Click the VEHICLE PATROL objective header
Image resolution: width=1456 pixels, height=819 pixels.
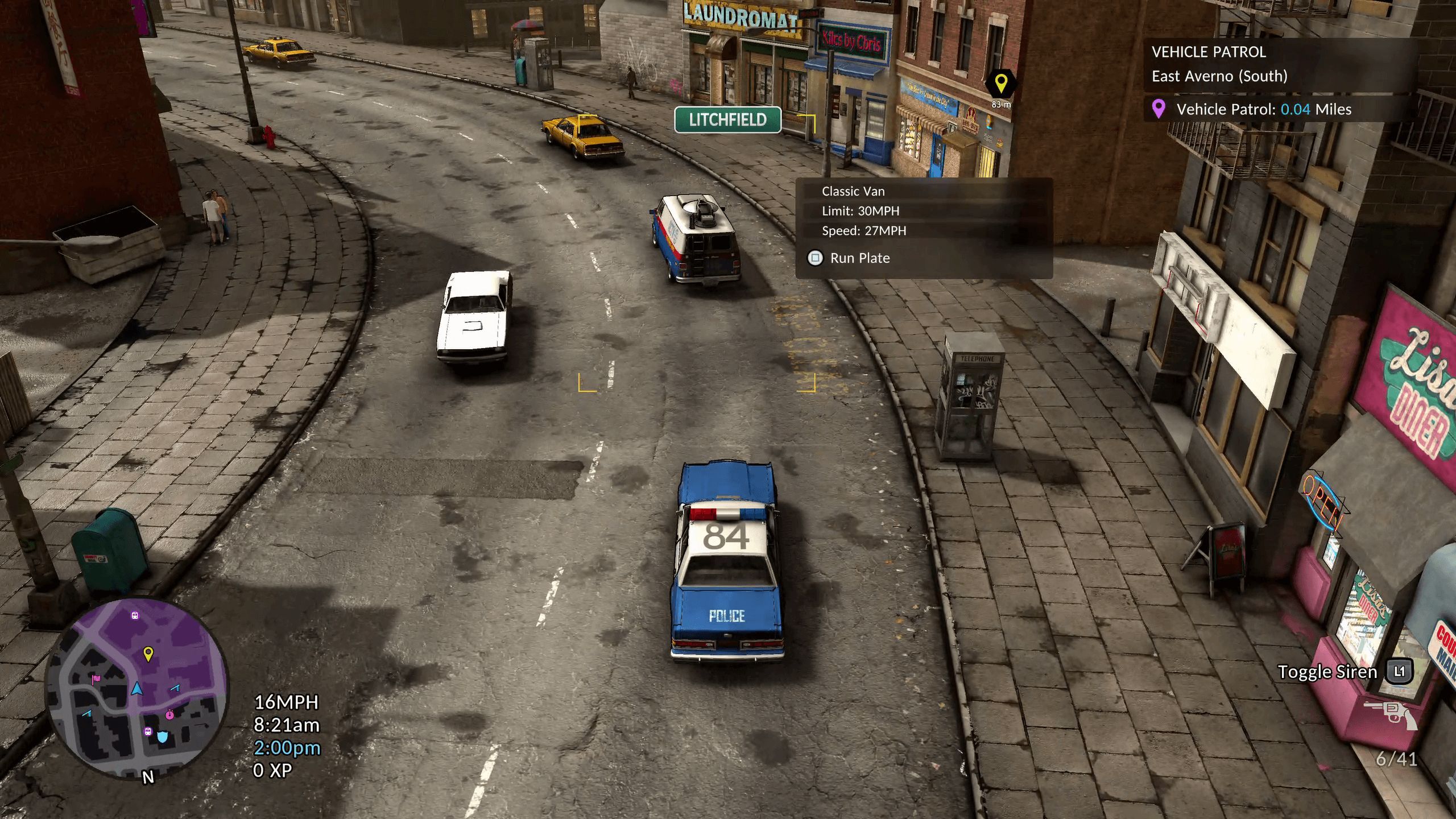click(x=1209, y=52)
